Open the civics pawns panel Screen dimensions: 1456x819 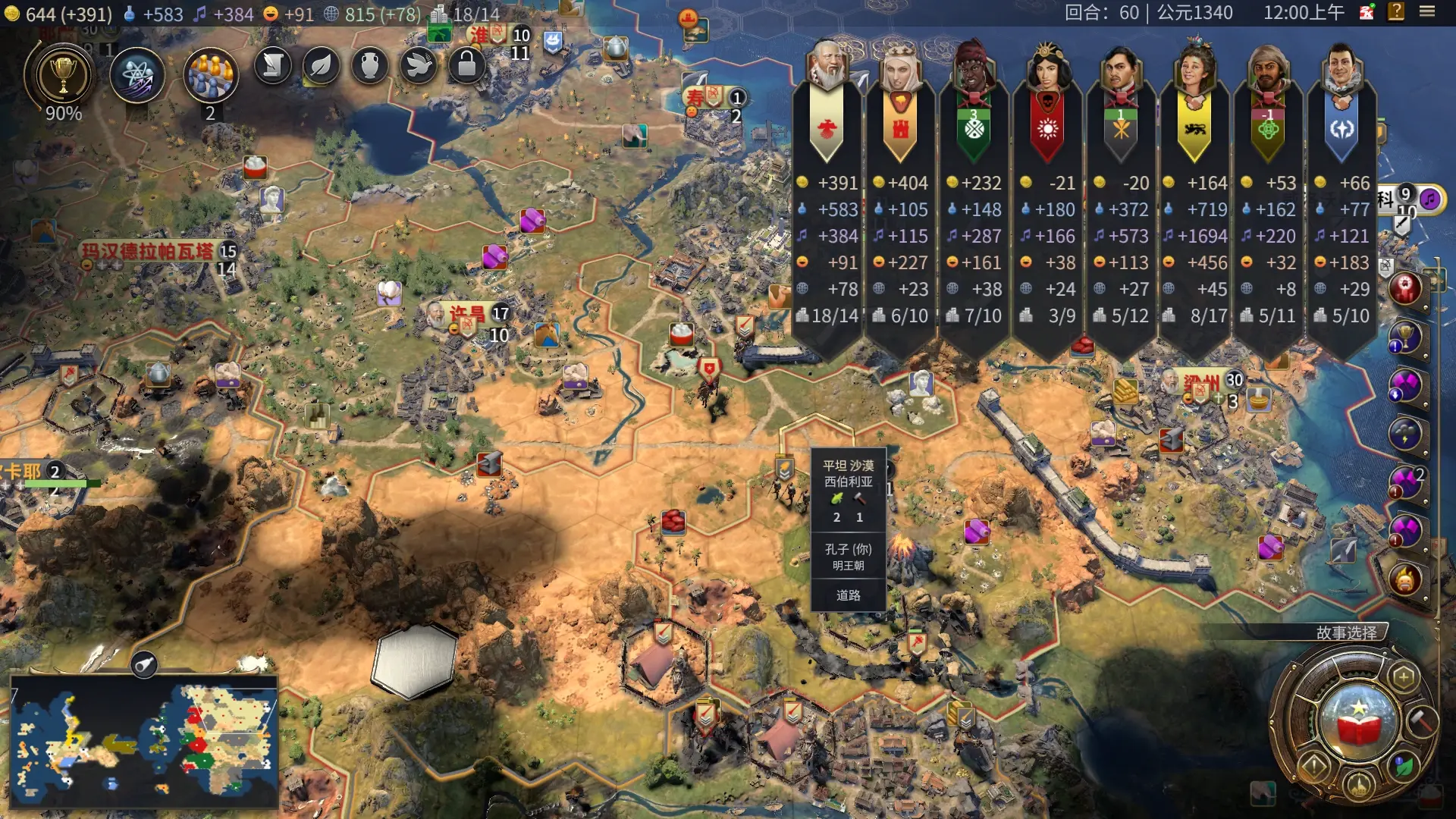point(210,76)
